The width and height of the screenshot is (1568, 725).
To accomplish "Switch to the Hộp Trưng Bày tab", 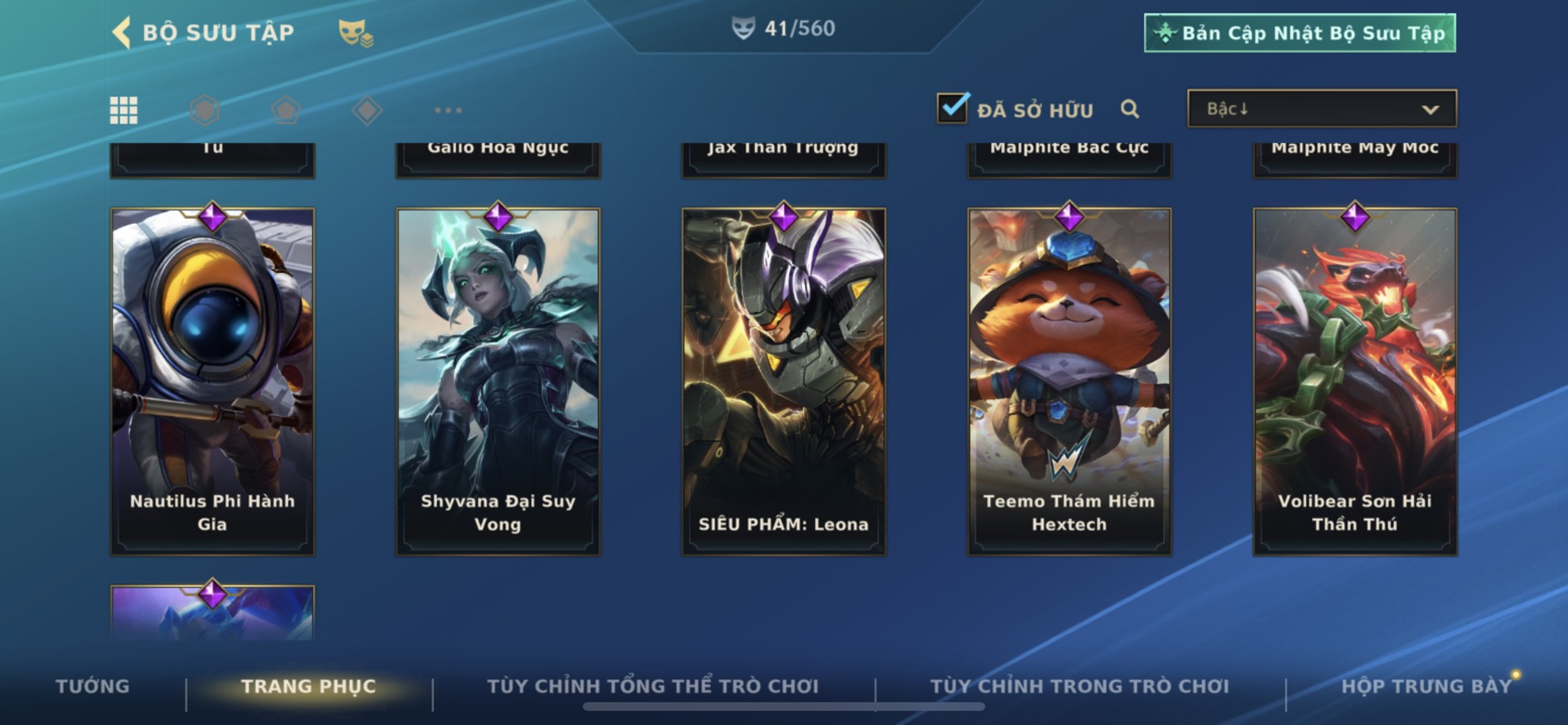I will point(1426,687).
